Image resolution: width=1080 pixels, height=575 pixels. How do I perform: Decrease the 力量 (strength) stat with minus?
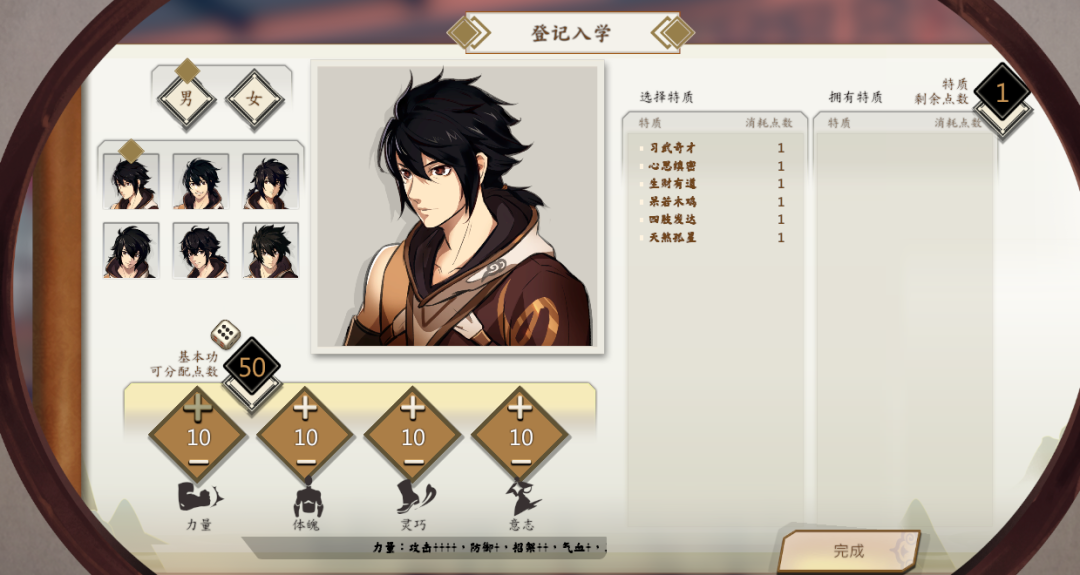(198, 462)
